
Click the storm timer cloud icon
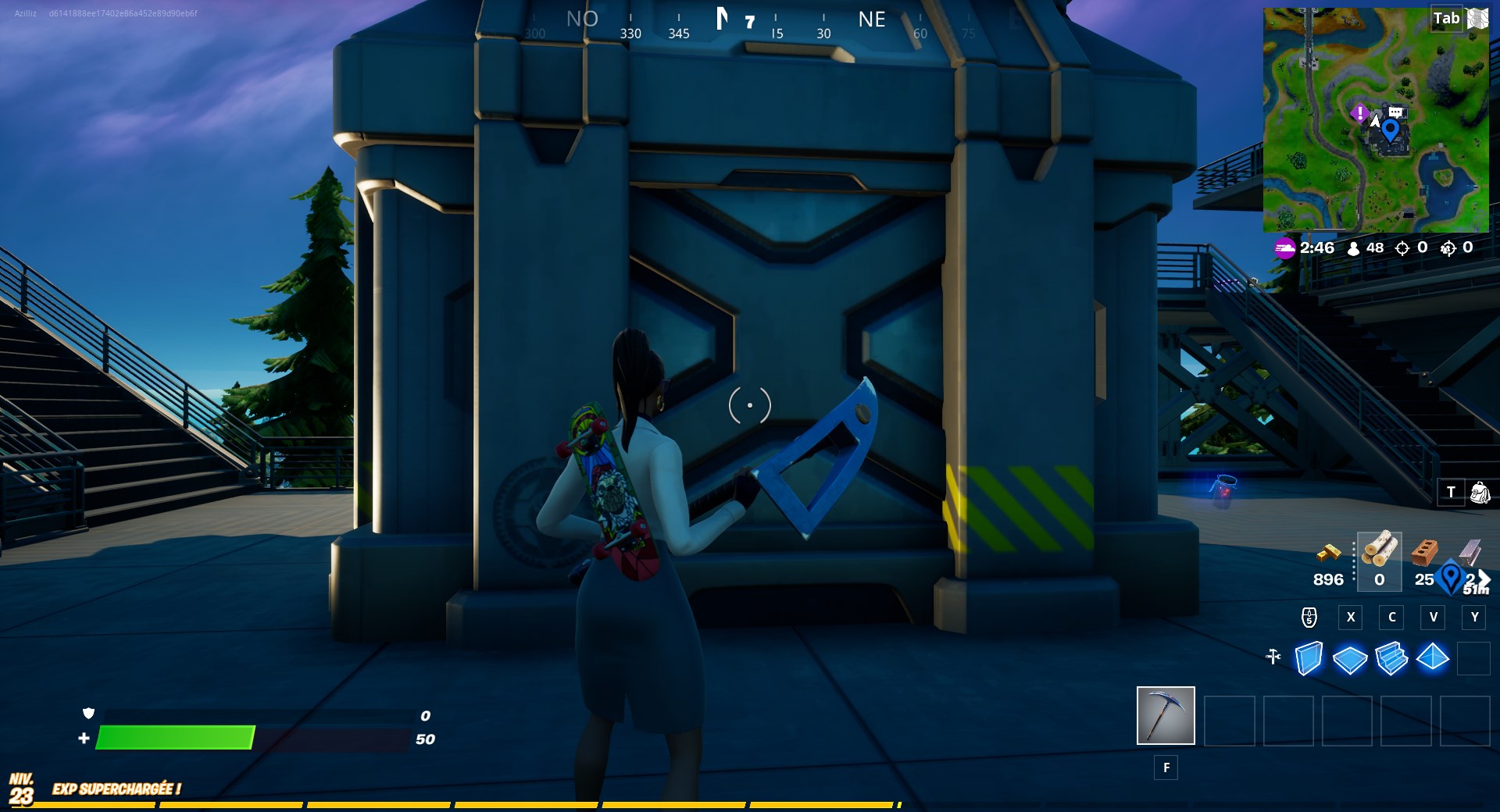point(1284,248)
